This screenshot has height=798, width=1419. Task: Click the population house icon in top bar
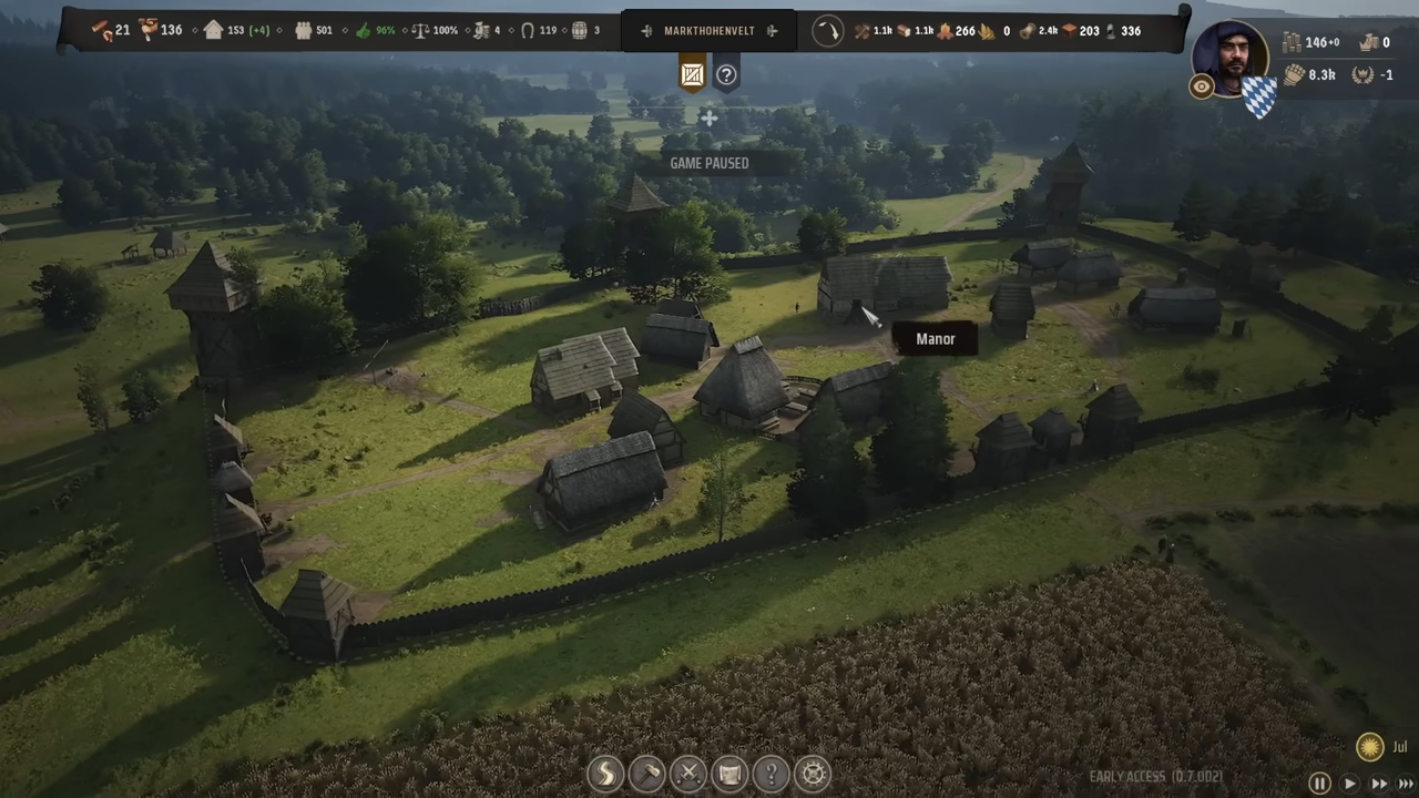click(x=213, y=30)
